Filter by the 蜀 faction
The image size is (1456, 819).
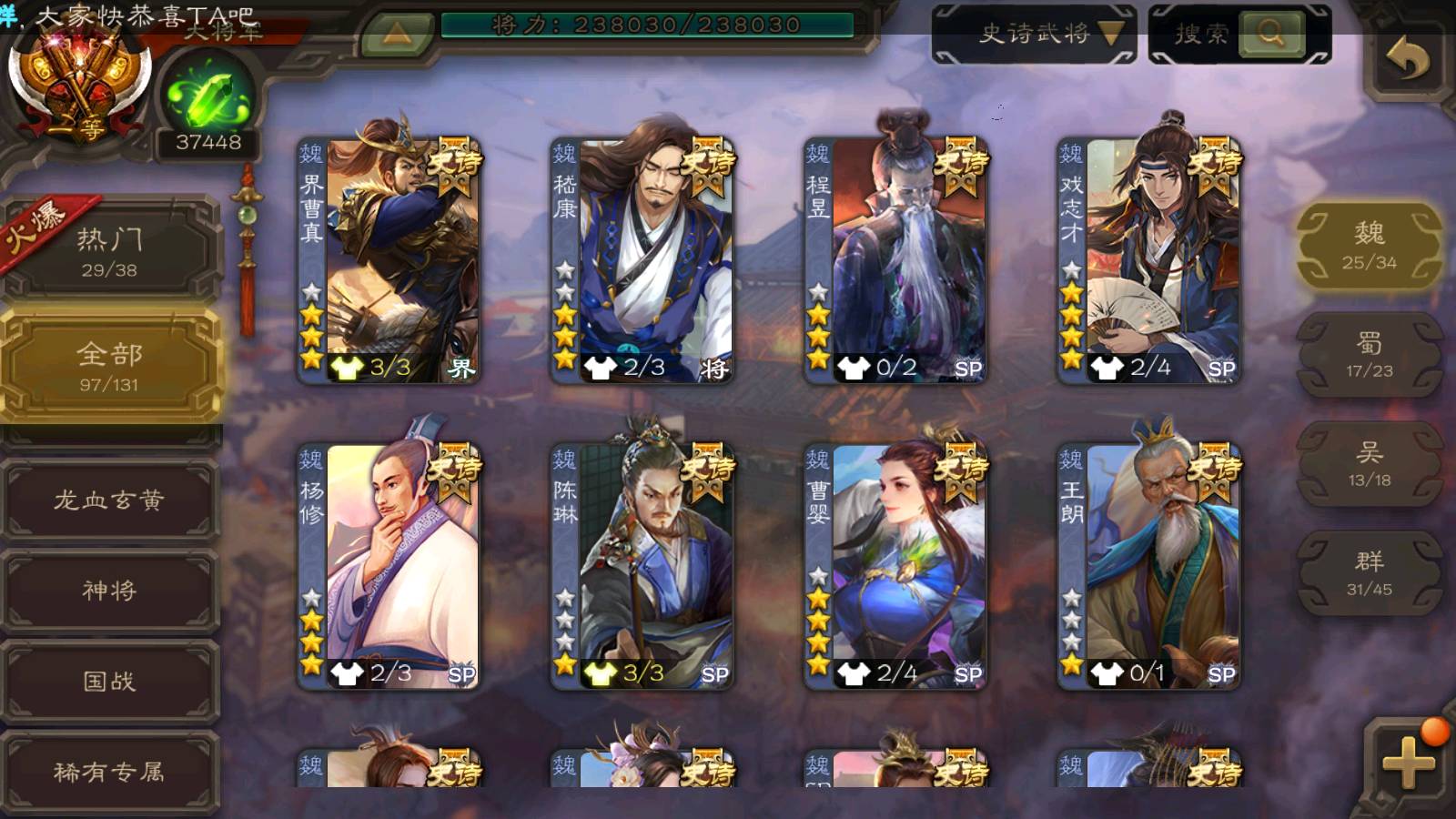pyautogui.click(x=1369, y=355)
